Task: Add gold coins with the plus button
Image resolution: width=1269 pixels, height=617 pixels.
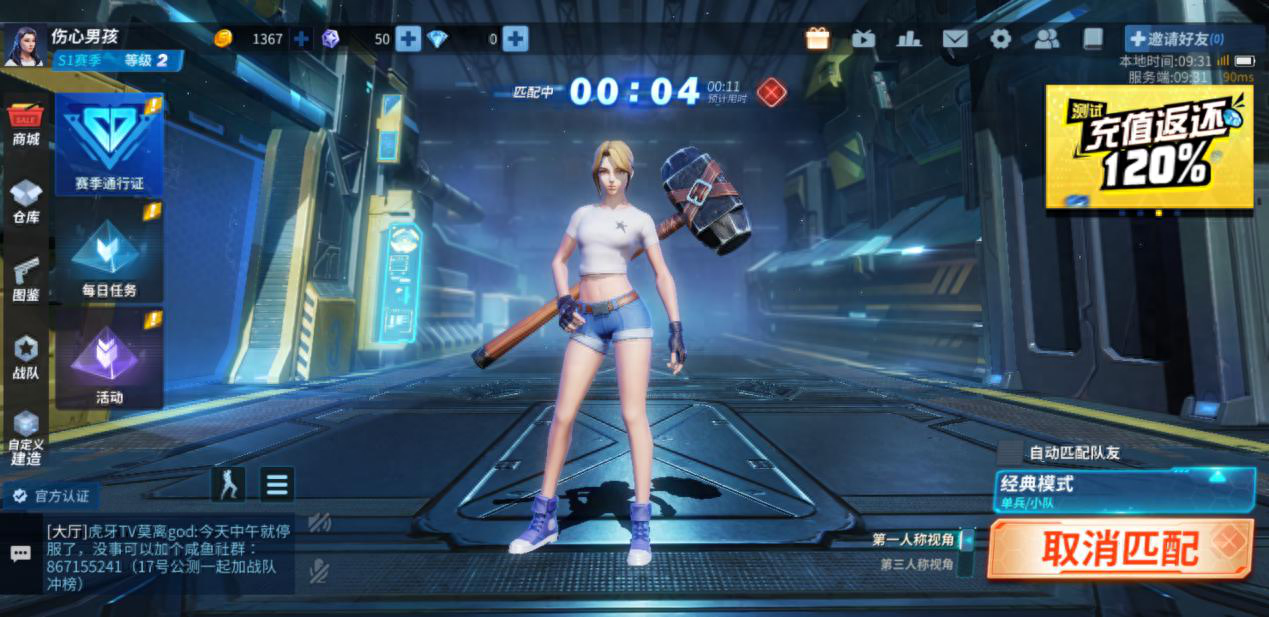Action: pyautogui.click(x=301, y=39)
